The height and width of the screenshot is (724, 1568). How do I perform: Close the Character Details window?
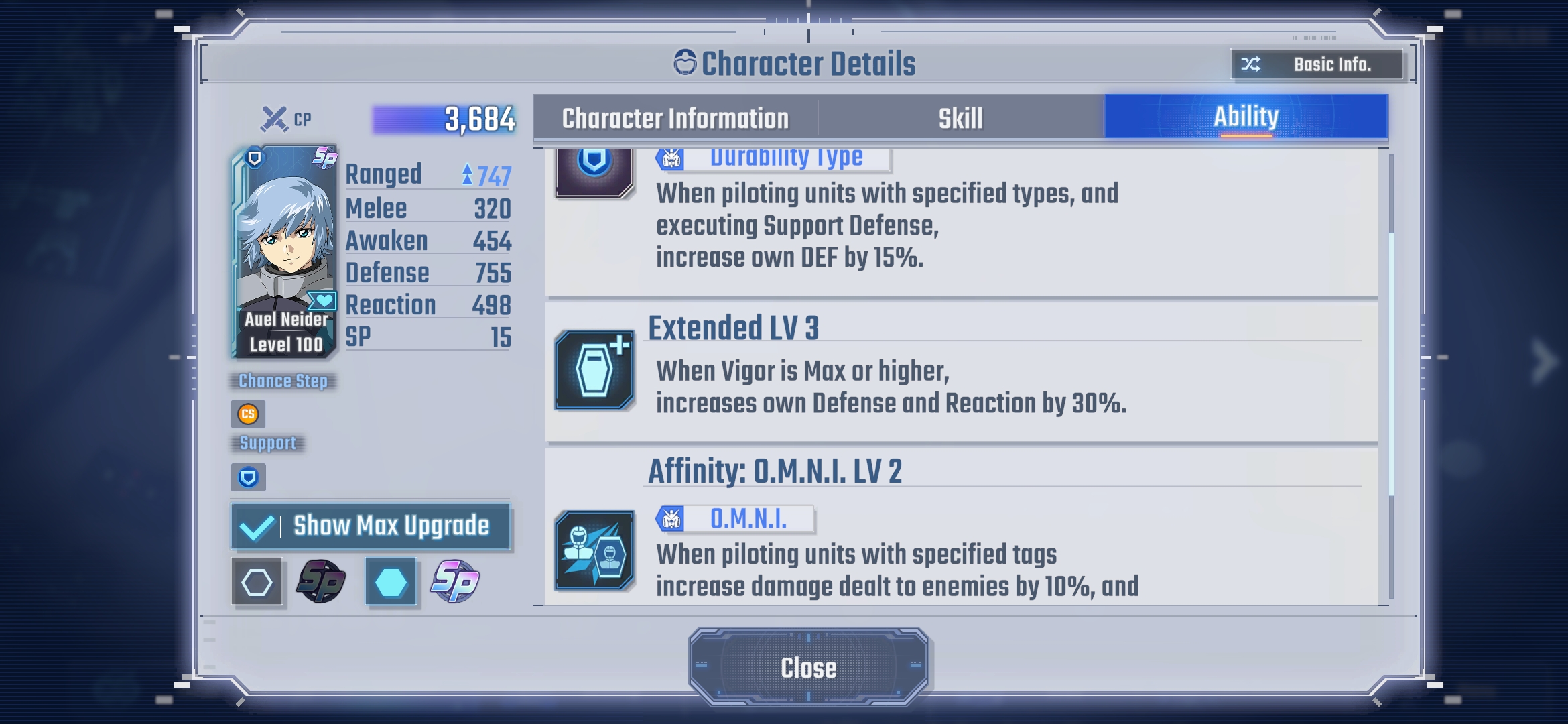tap(808, 668)
